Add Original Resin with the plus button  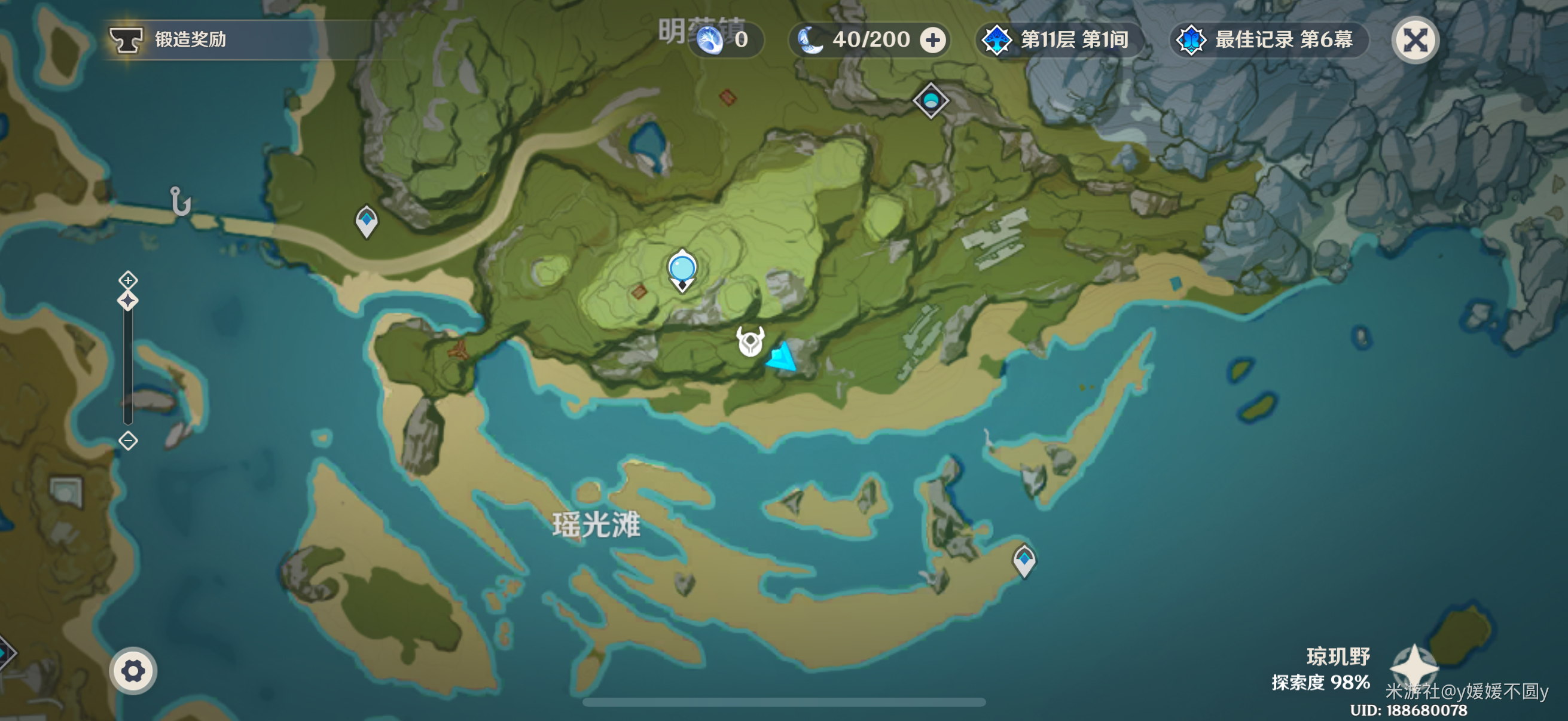coord(932,40)
